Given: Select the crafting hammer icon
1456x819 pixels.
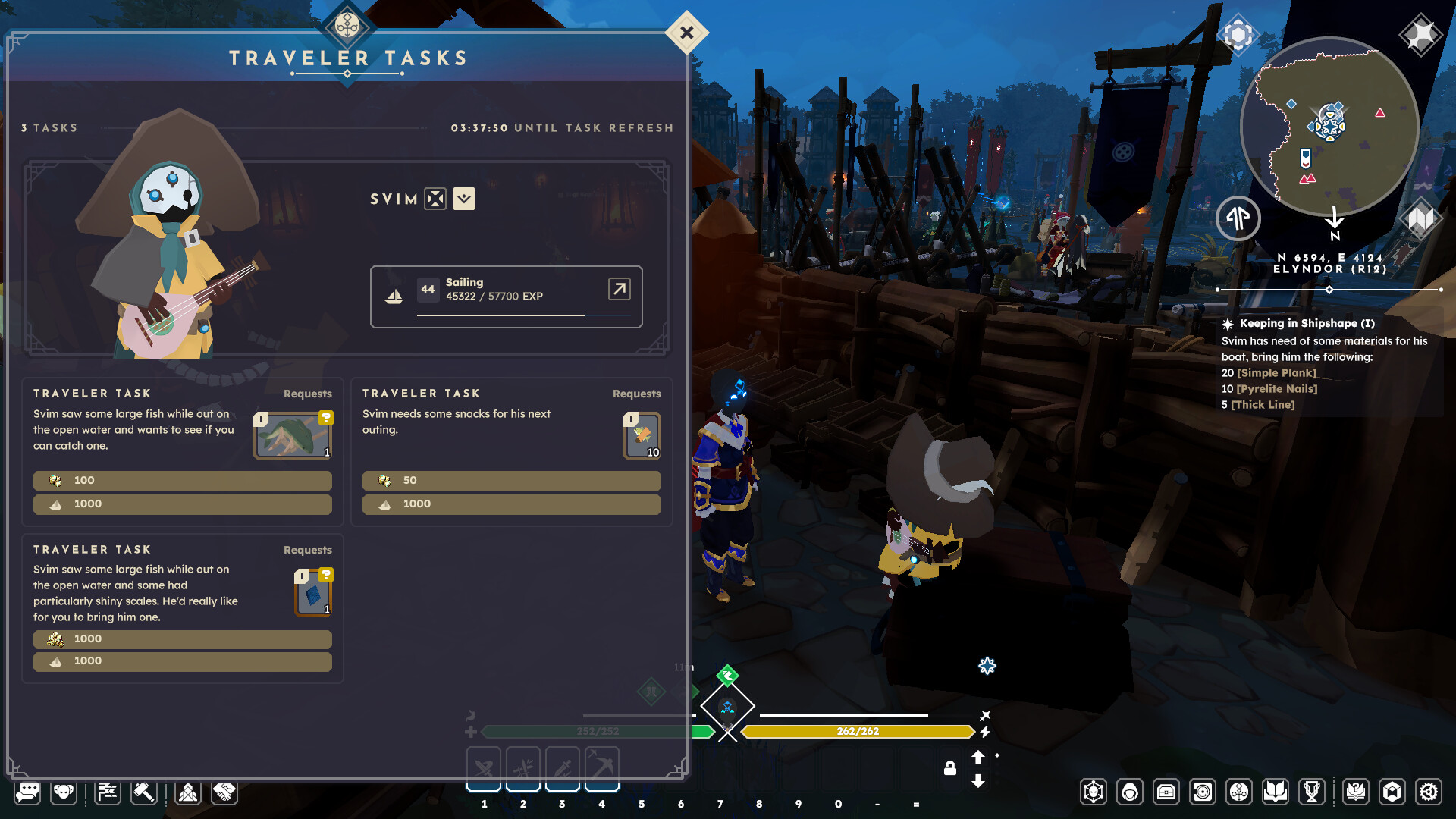Looking at the screenshot, I should [144, 792].
